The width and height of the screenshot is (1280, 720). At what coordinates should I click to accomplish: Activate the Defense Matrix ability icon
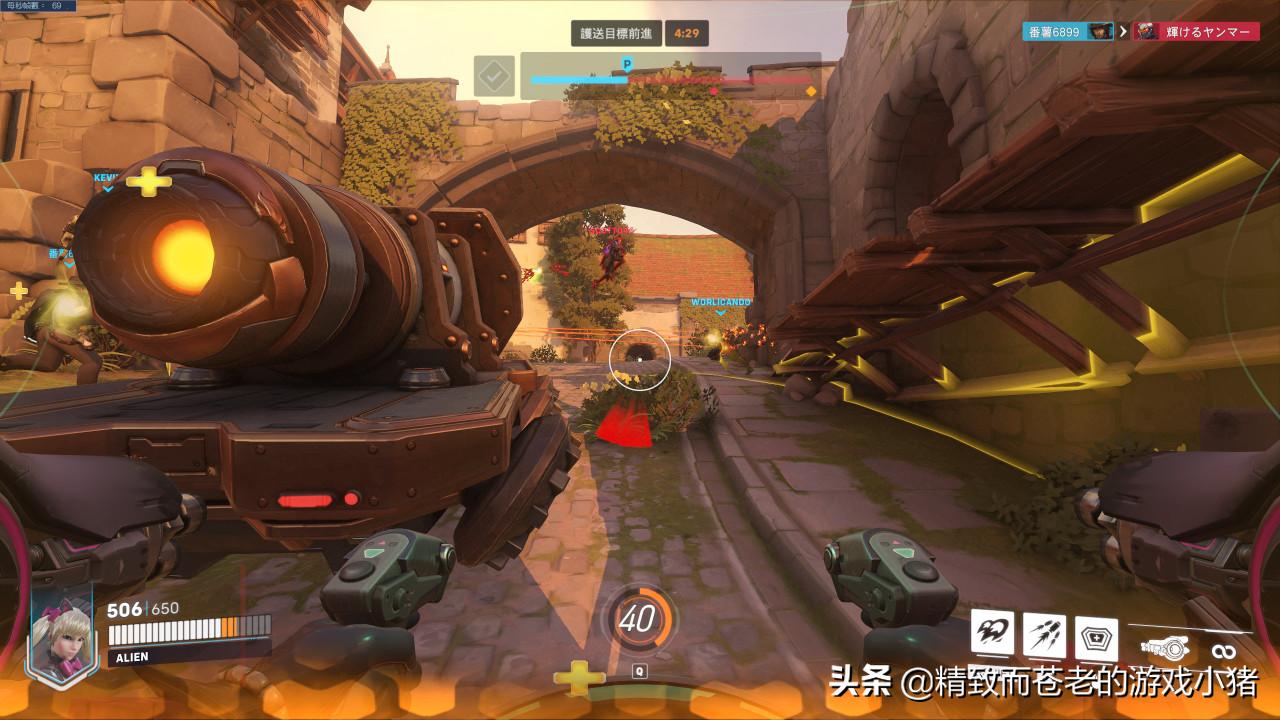[1096, 637]
